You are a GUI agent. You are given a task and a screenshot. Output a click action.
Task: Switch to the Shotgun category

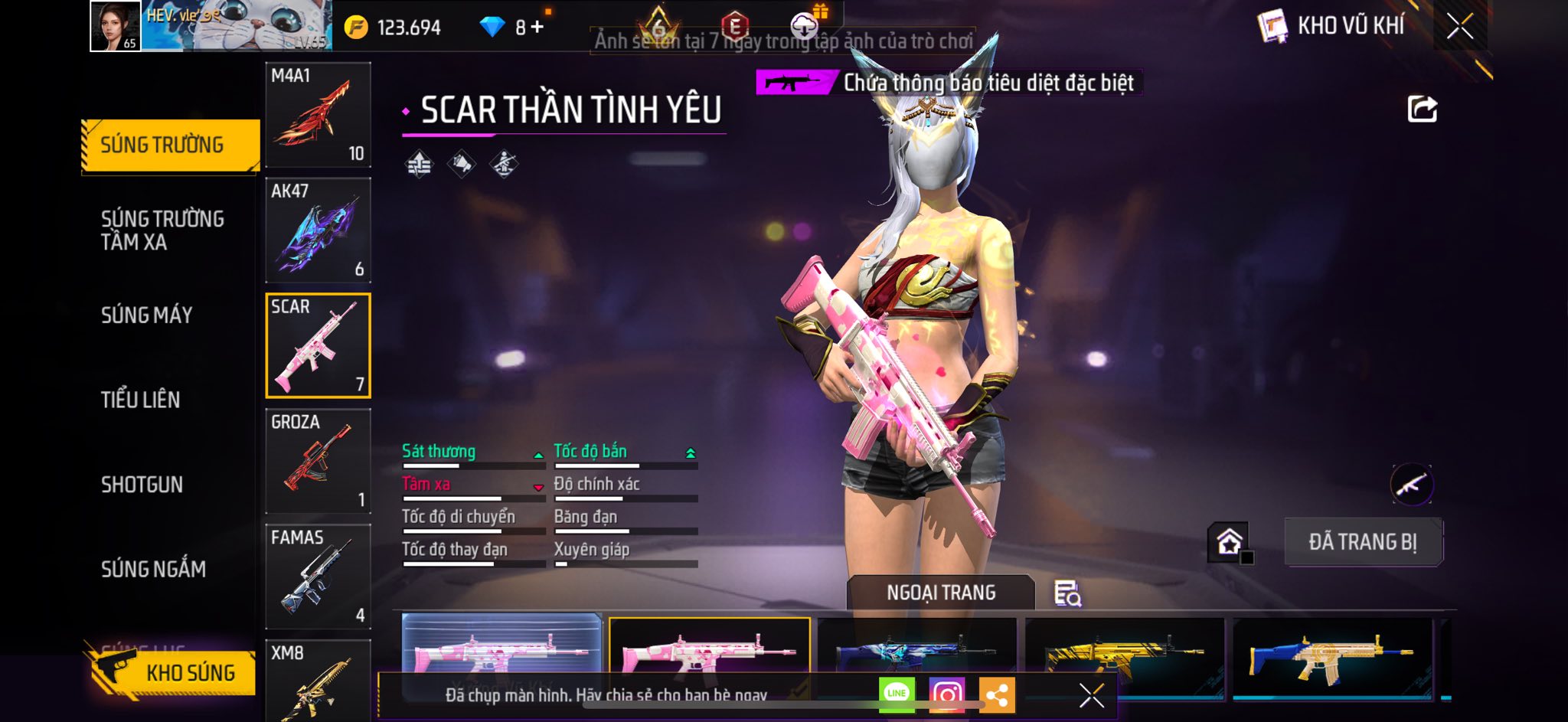[x=142, y=484]
